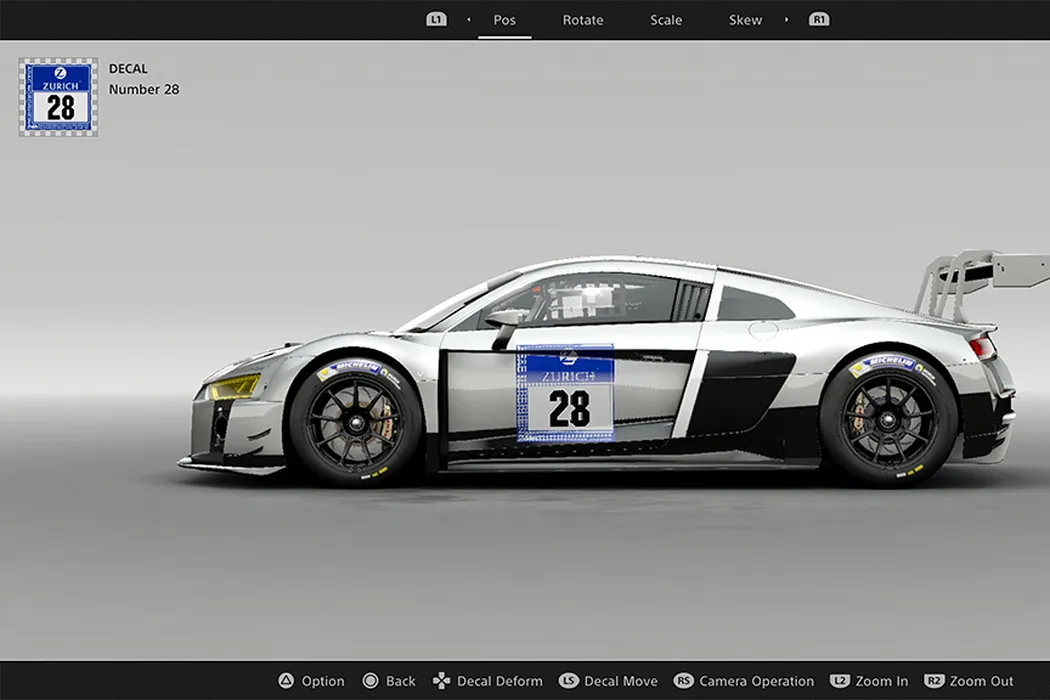
Task: Click the right arrow after Skew tab
Action: click(x=786, y=20)
